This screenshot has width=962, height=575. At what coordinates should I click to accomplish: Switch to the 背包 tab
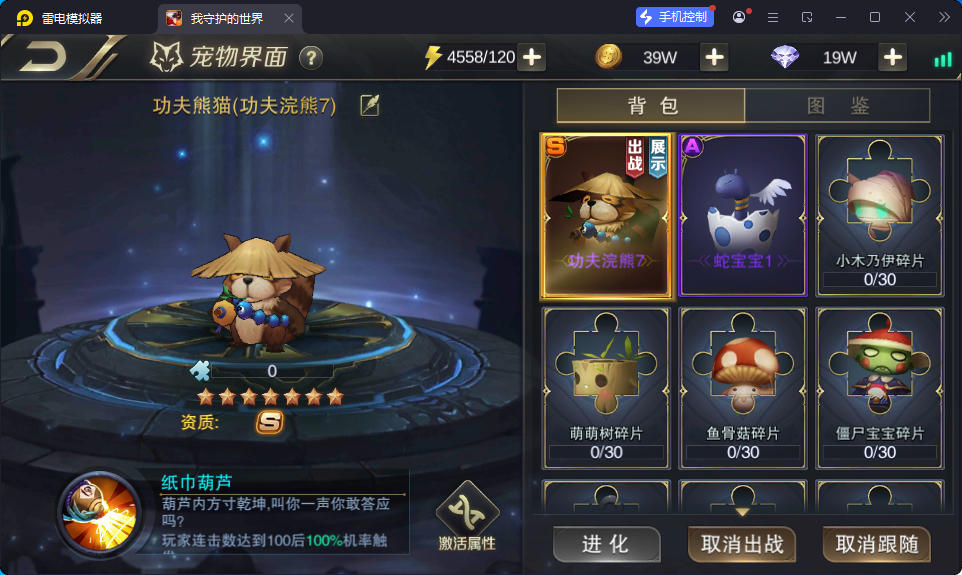[x=651, y=106]
